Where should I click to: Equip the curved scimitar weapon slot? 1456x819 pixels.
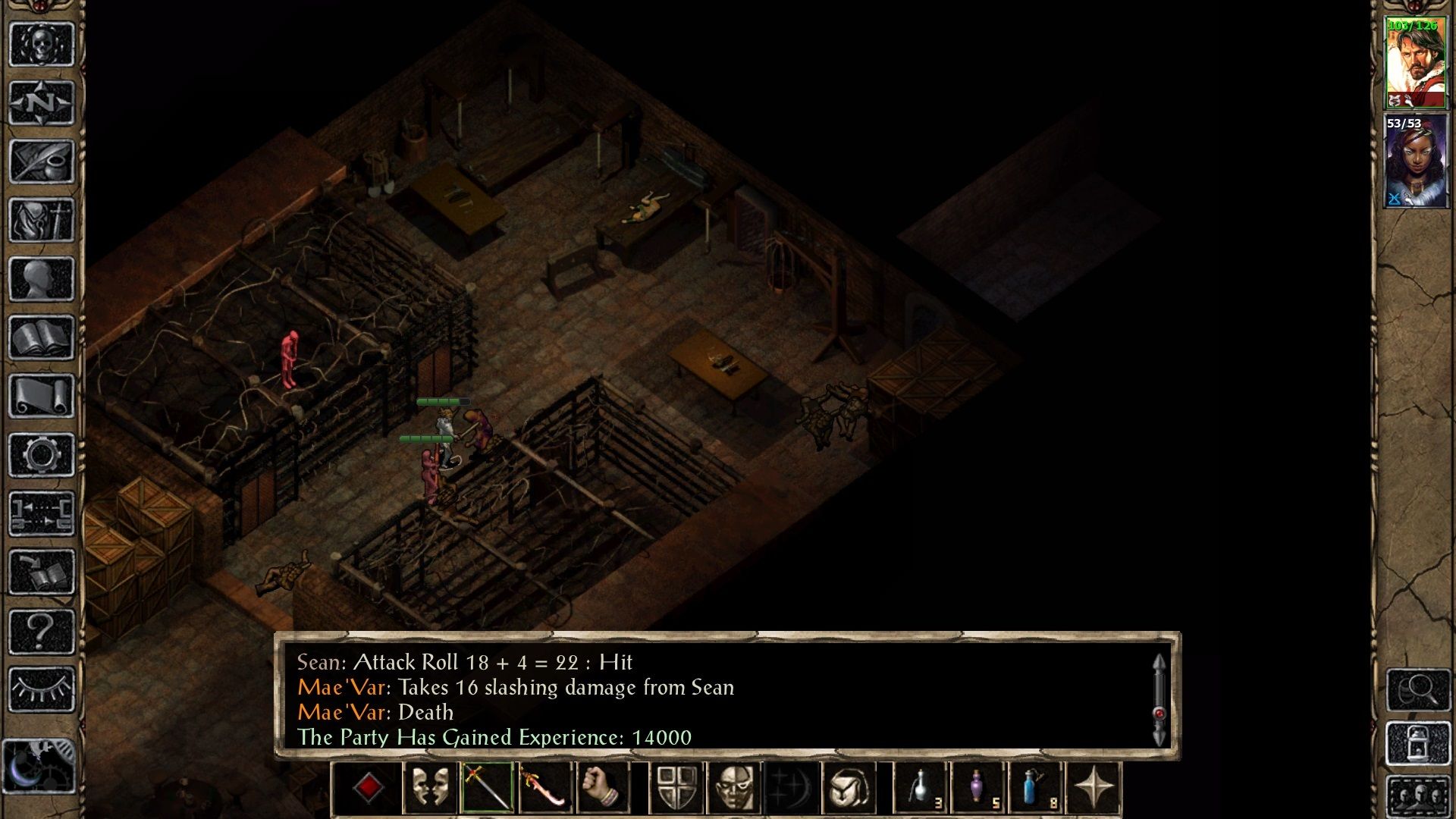[x=545, y=788]
